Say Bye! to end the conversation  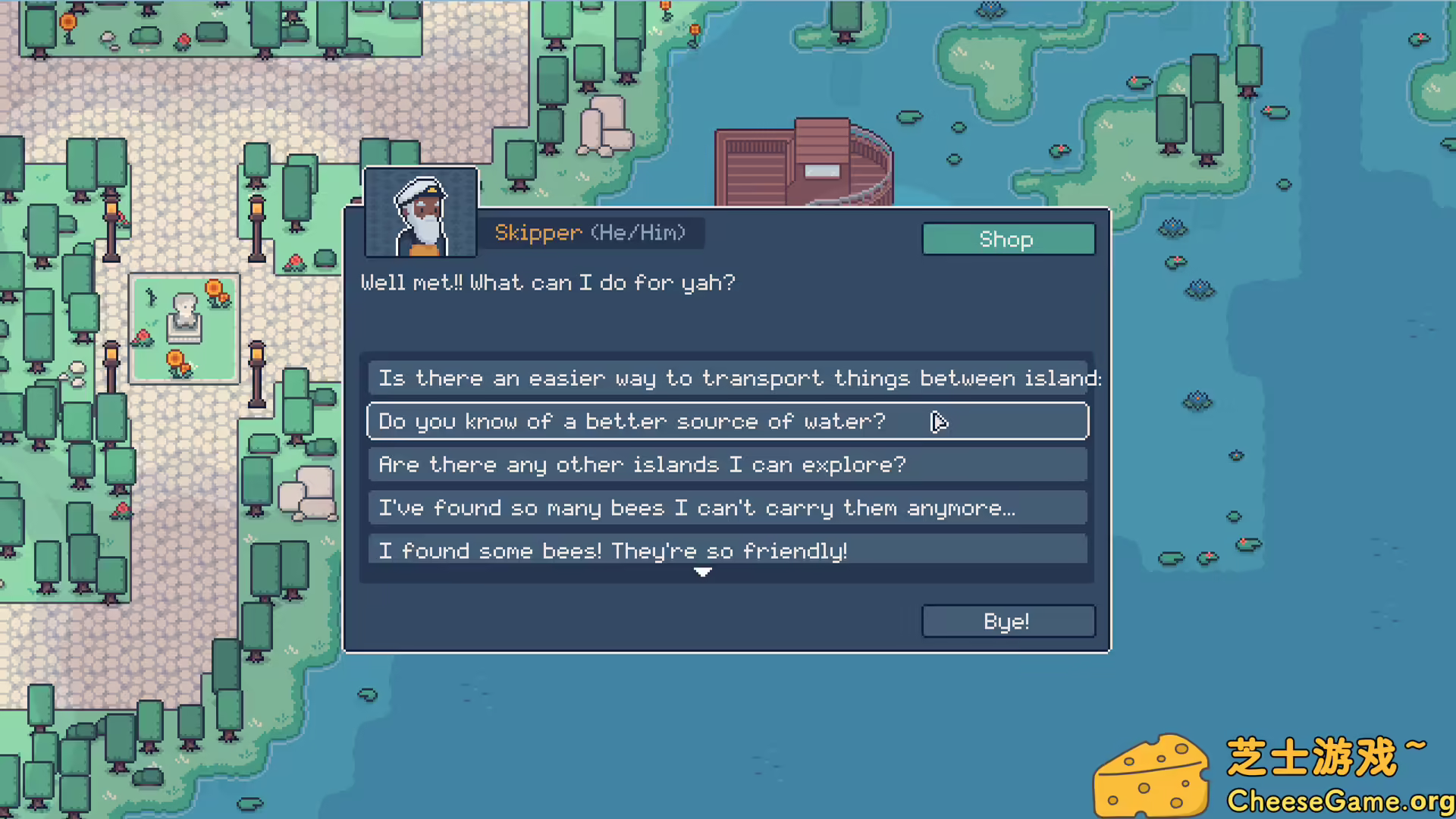[x=1008, y=621]
